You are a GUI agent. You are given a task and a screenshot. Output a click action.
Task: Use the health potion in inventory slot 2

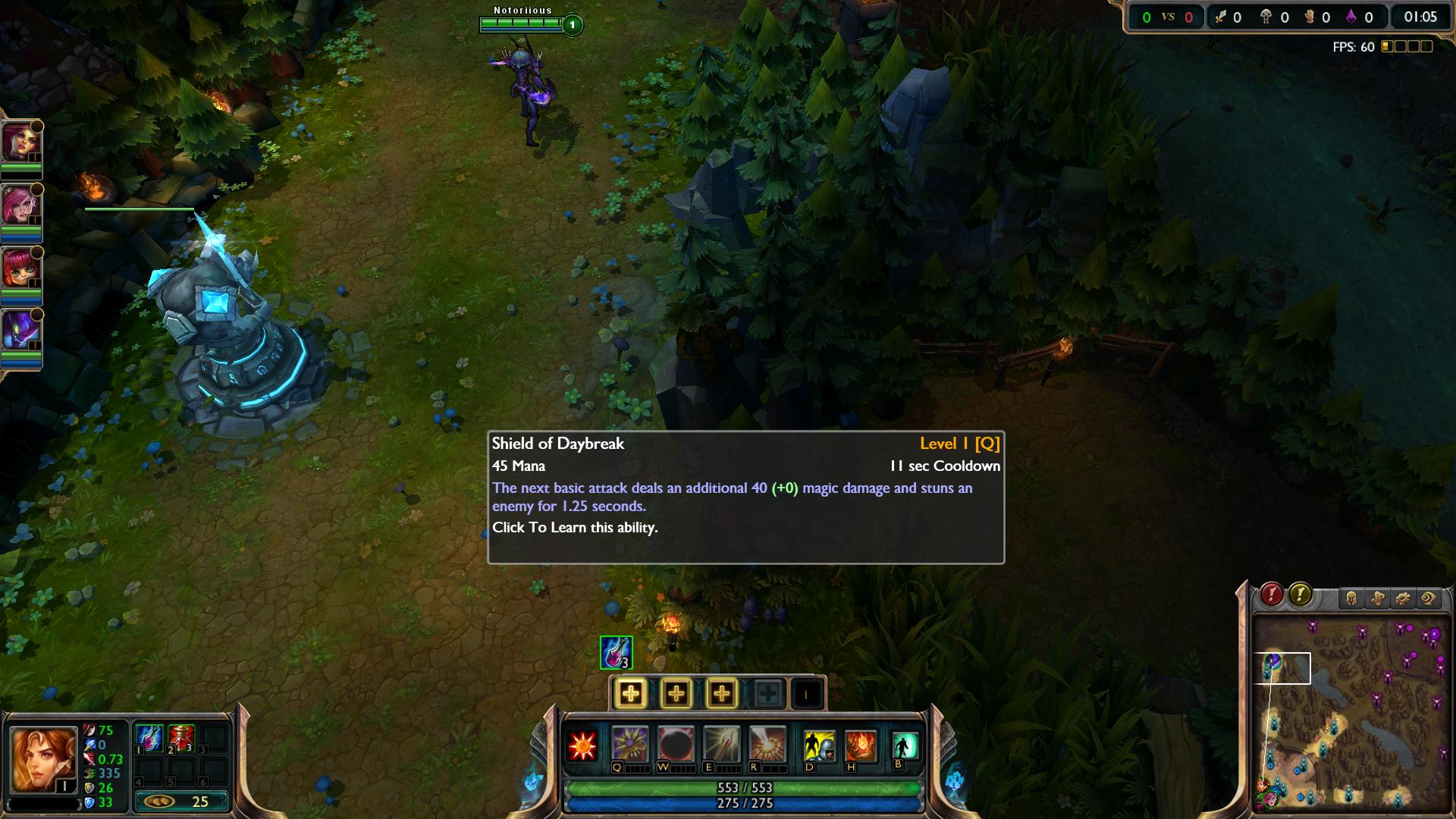181,738
